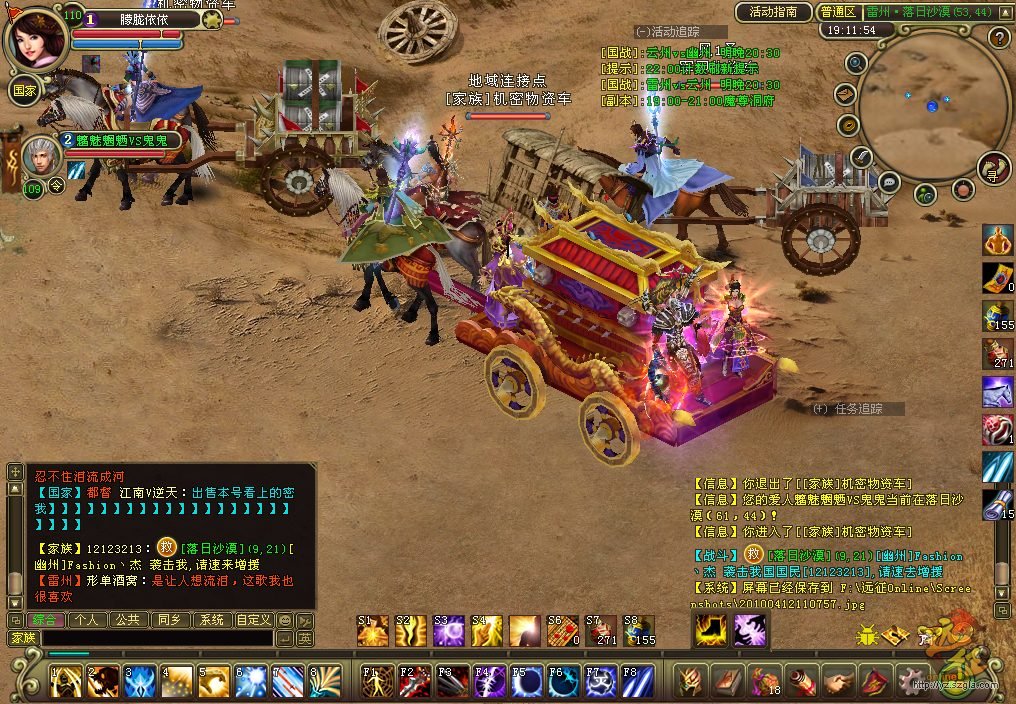The image size is (1016, 704).
Task: Collapse the 活动追踪 activity tracker
Action: 642,32
